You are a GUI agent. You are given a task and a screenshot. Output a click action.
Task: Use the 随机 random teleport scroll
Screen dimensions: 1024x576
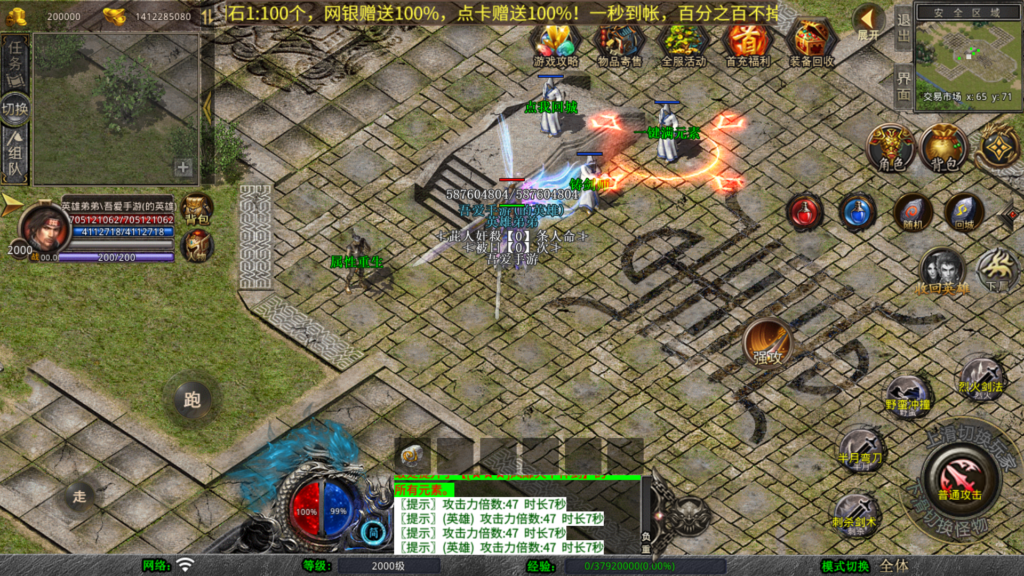912,211
